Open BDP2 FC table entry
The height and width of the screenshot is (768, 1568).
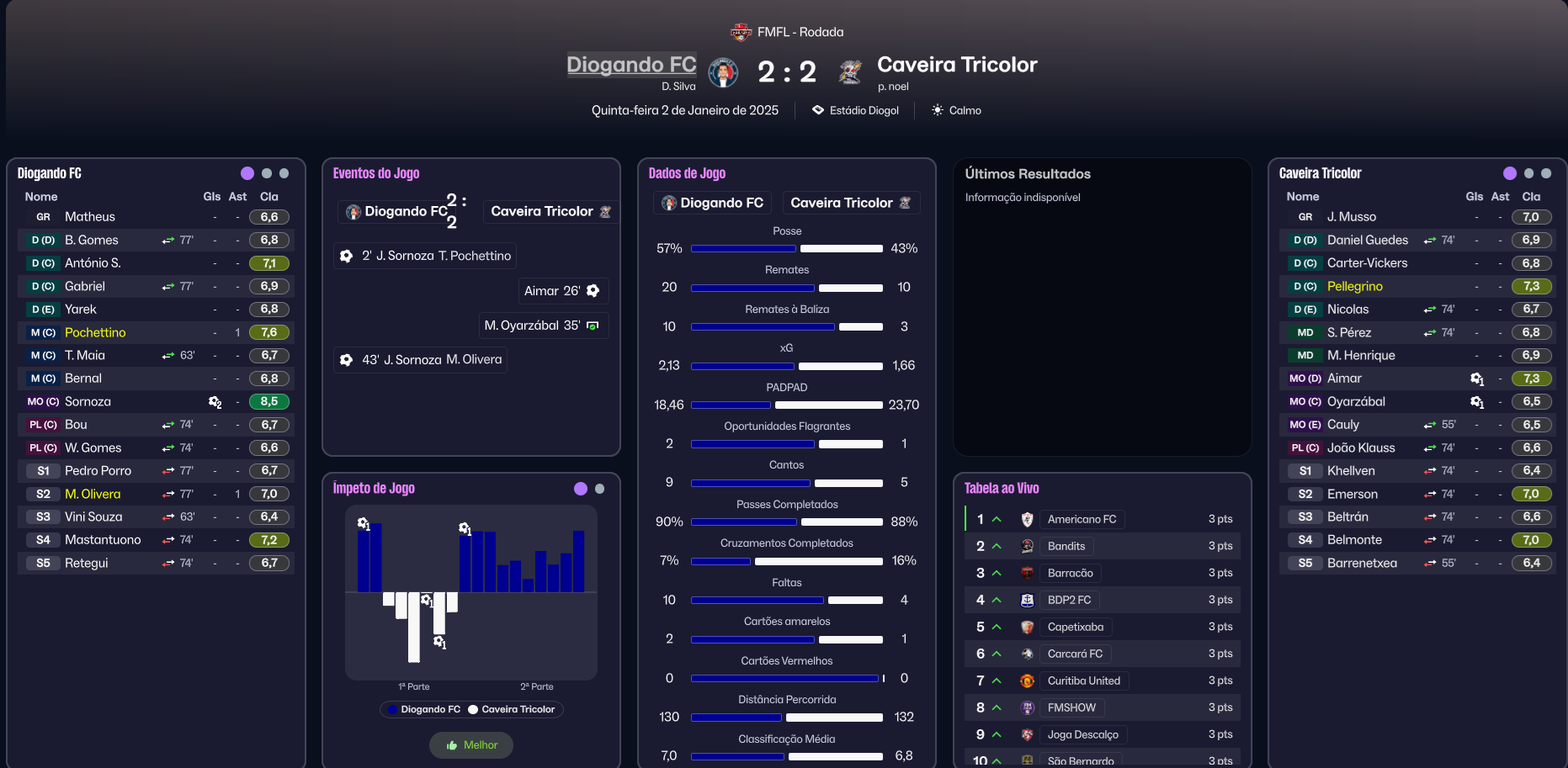coord(1069,600)
